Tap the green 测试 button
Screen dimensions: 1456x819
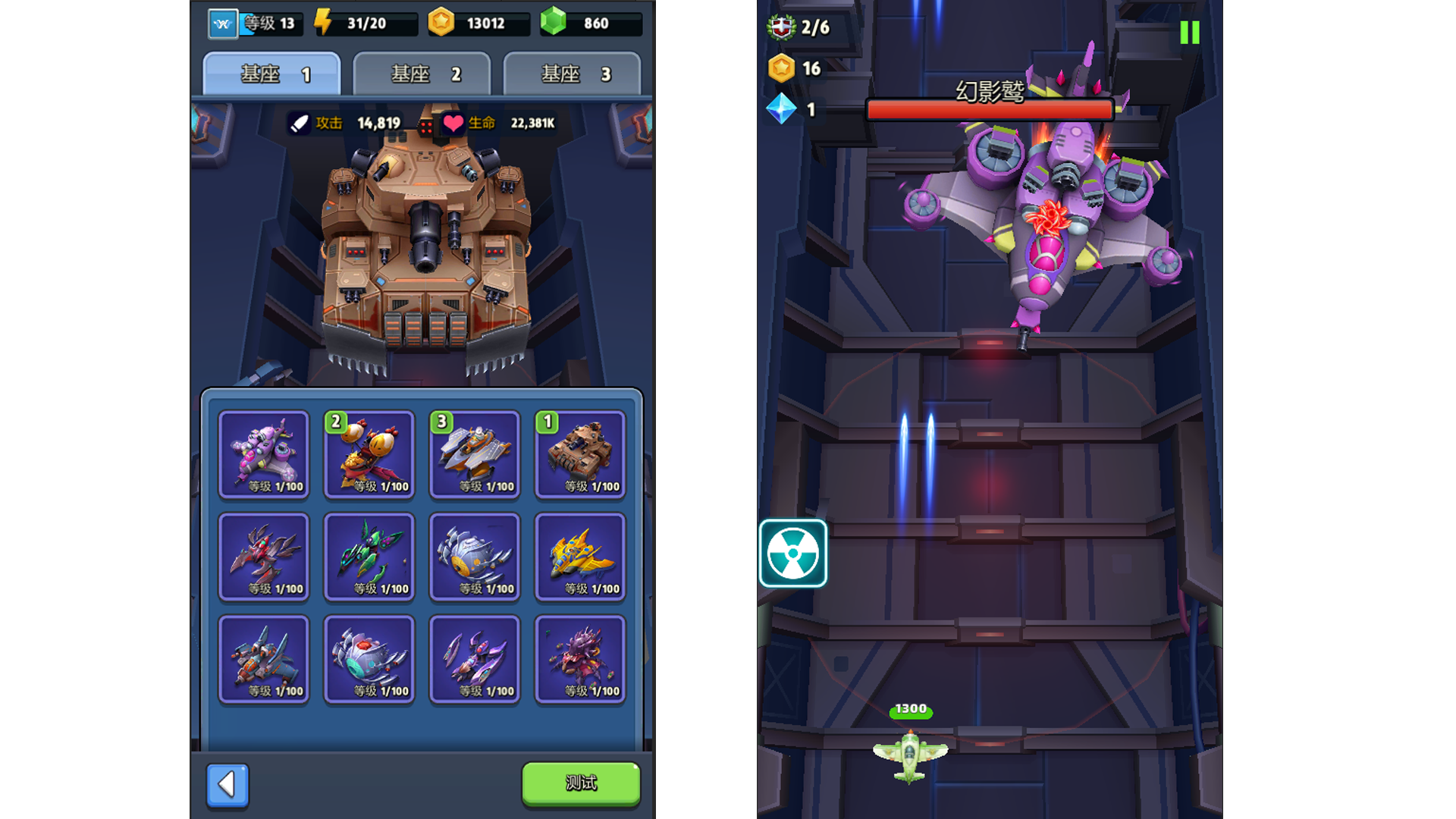(581, 783)
